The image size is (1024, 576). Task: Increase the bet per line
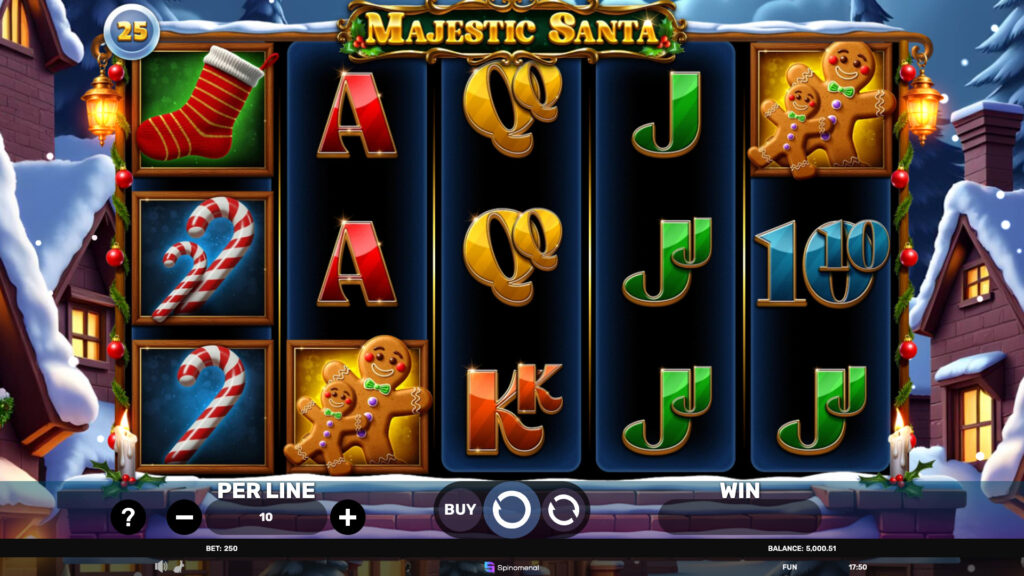click(x=347, y=517)
